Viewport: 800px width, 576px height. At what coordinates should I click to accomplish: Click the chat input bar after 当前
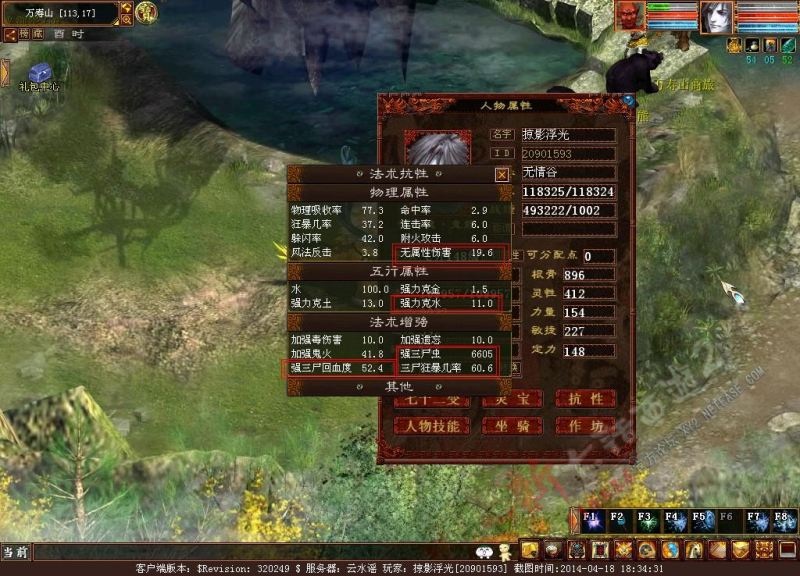click(250, 551)
